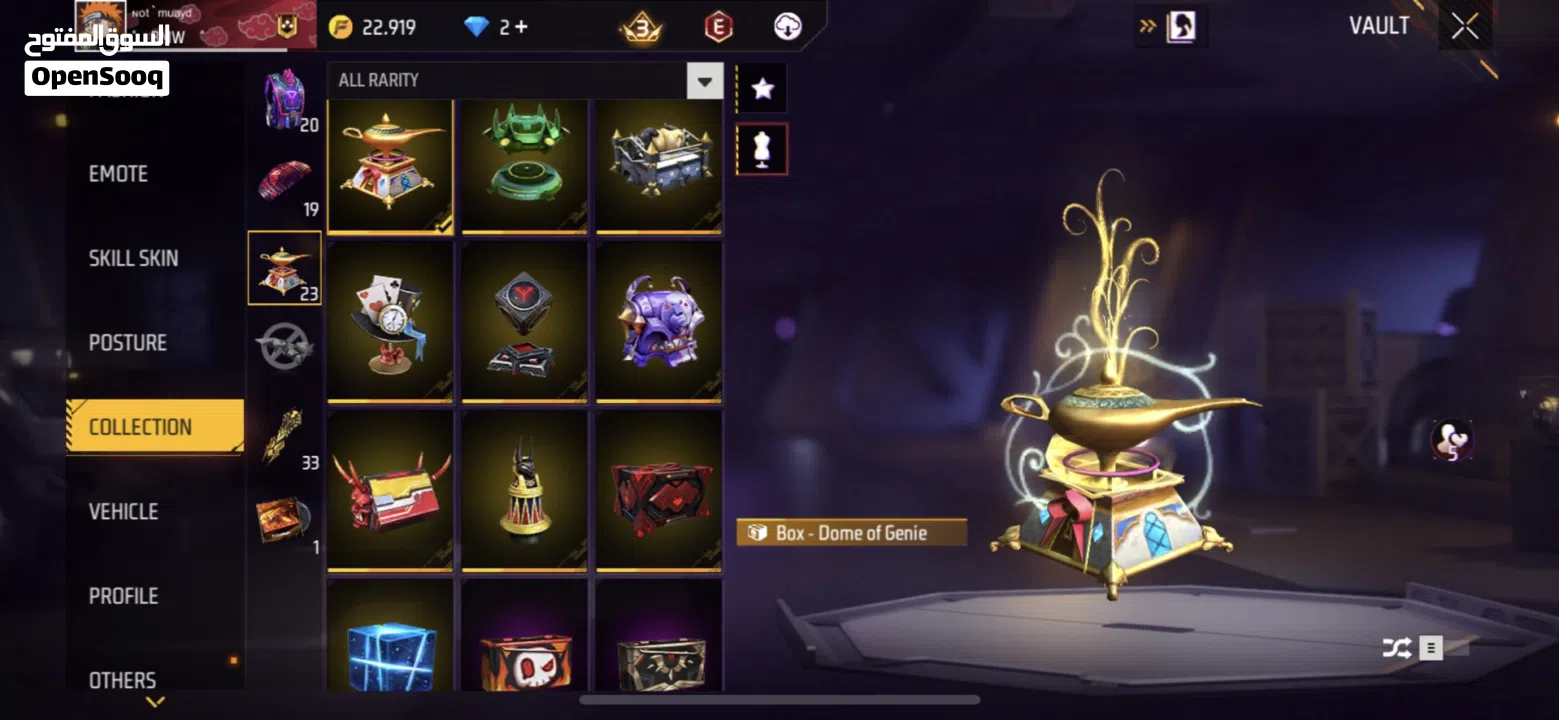Close the Vault with the X button
This screenshot has width=1559, height=720.
point(1465,27)
